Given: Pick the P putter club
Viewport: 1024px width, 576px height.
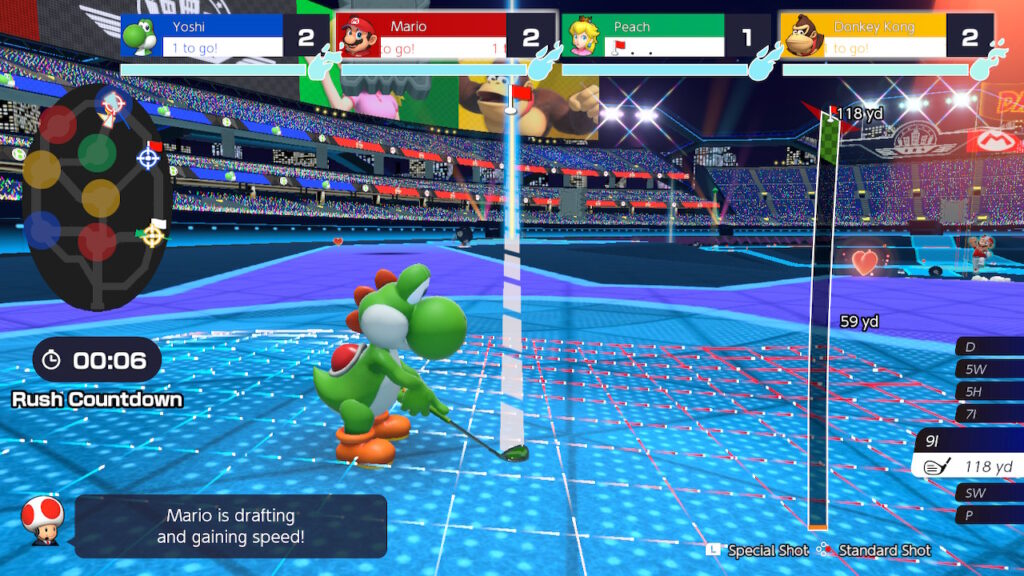Looking at the screenshot, I should (x=988, y=515).
